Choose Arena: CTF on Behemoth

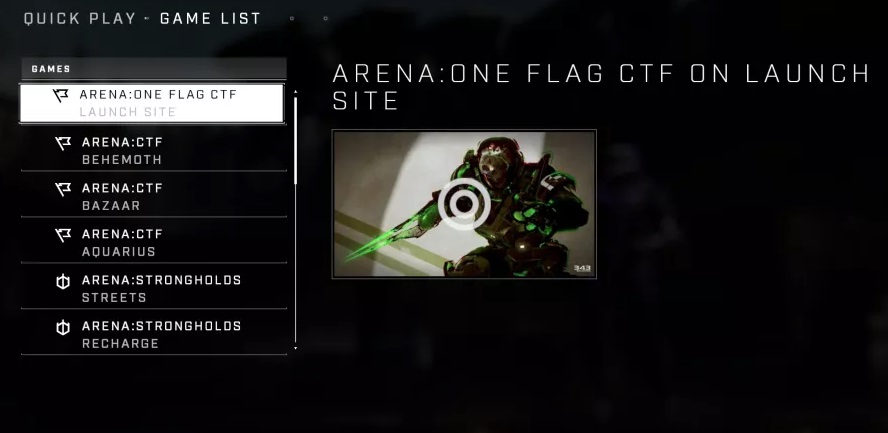(x=152, y=150)
